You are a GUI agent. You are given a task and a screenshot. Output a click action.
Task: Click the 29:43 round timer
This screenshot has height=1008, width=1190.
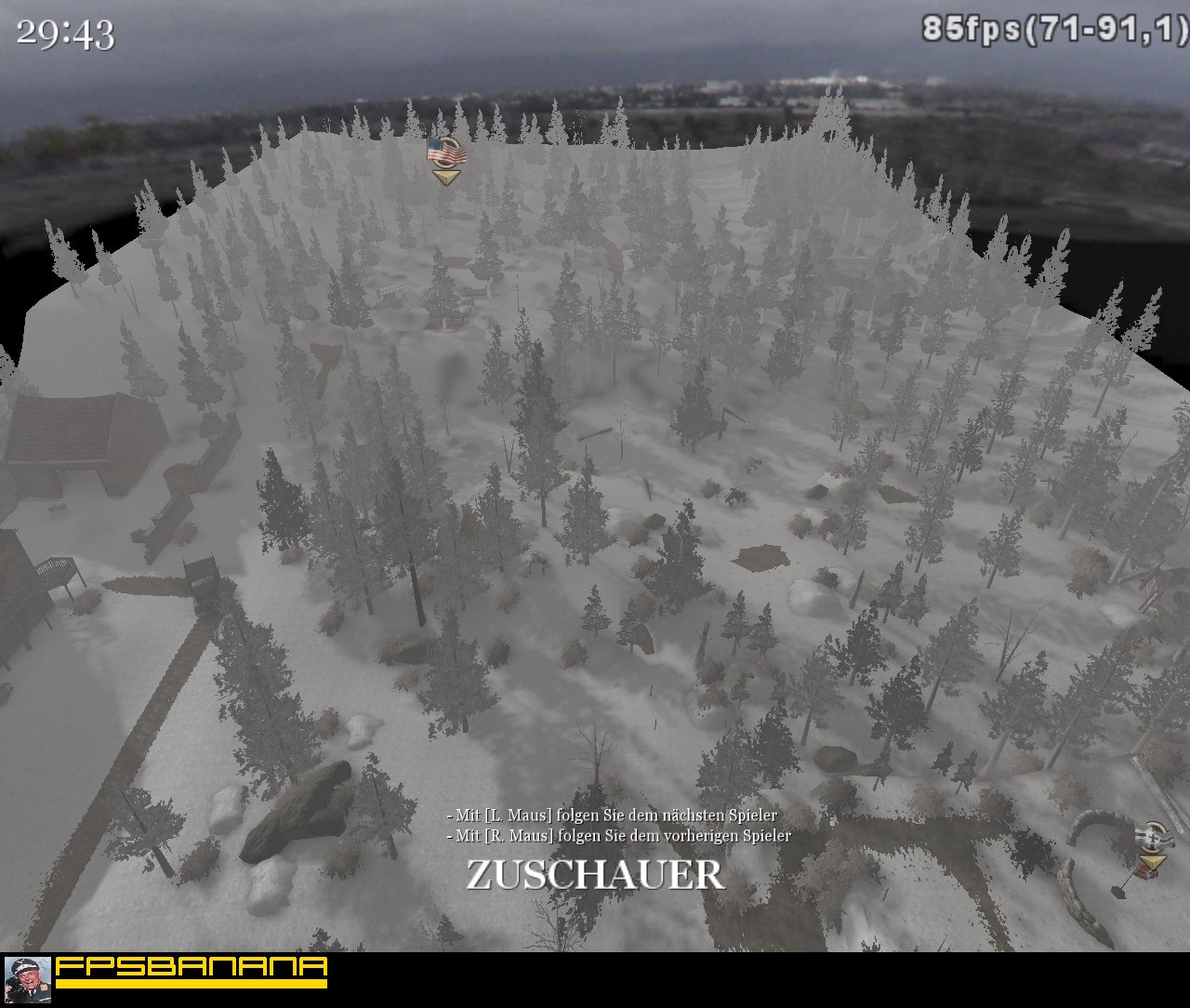pyautogui.click(x=65, y=33)
